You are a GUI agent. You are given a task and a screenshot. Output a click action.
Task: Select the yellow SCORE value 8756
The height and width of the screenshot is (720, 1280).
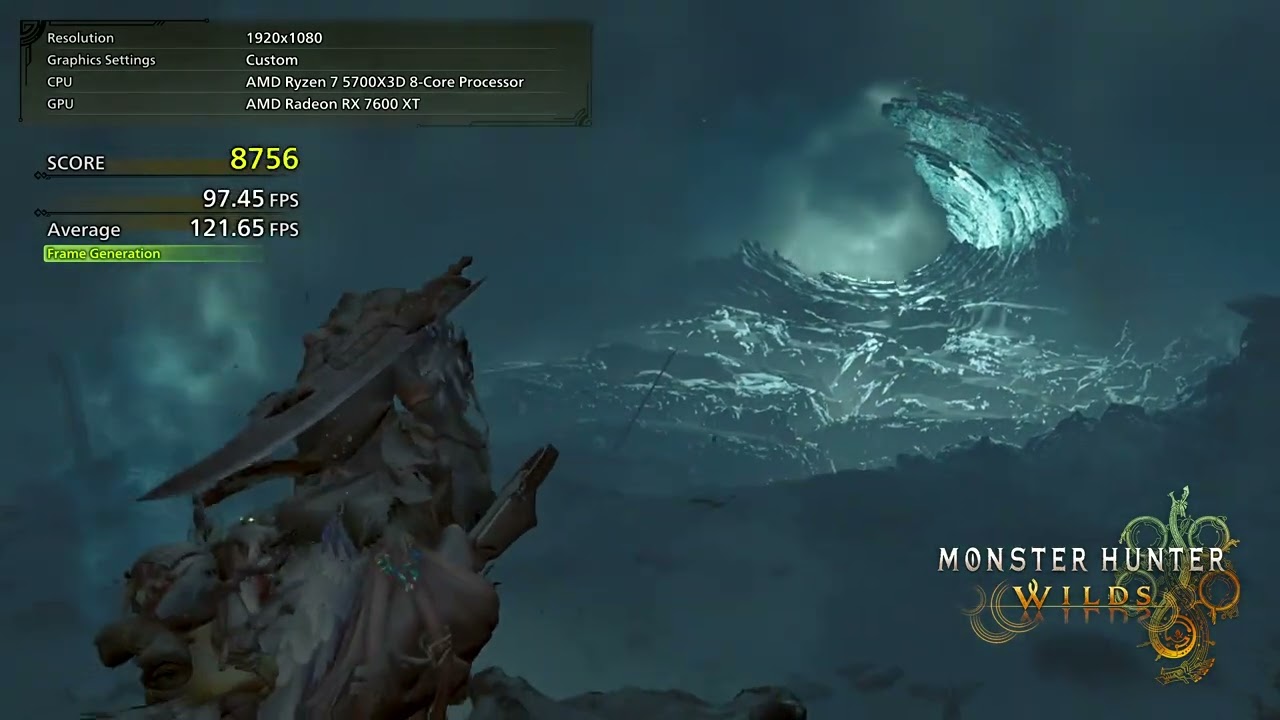[265, 160]
